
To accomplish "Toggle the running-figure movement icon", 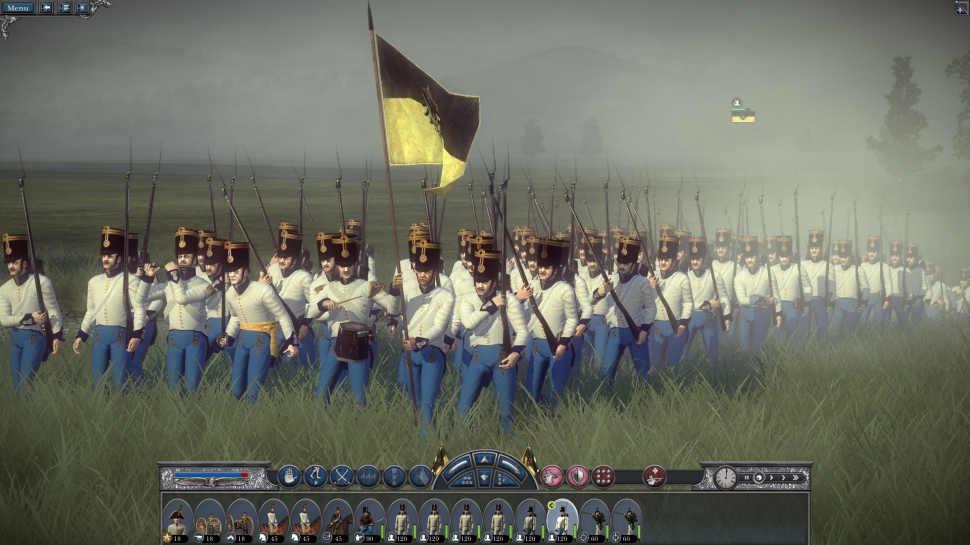I will click(316, 477).
